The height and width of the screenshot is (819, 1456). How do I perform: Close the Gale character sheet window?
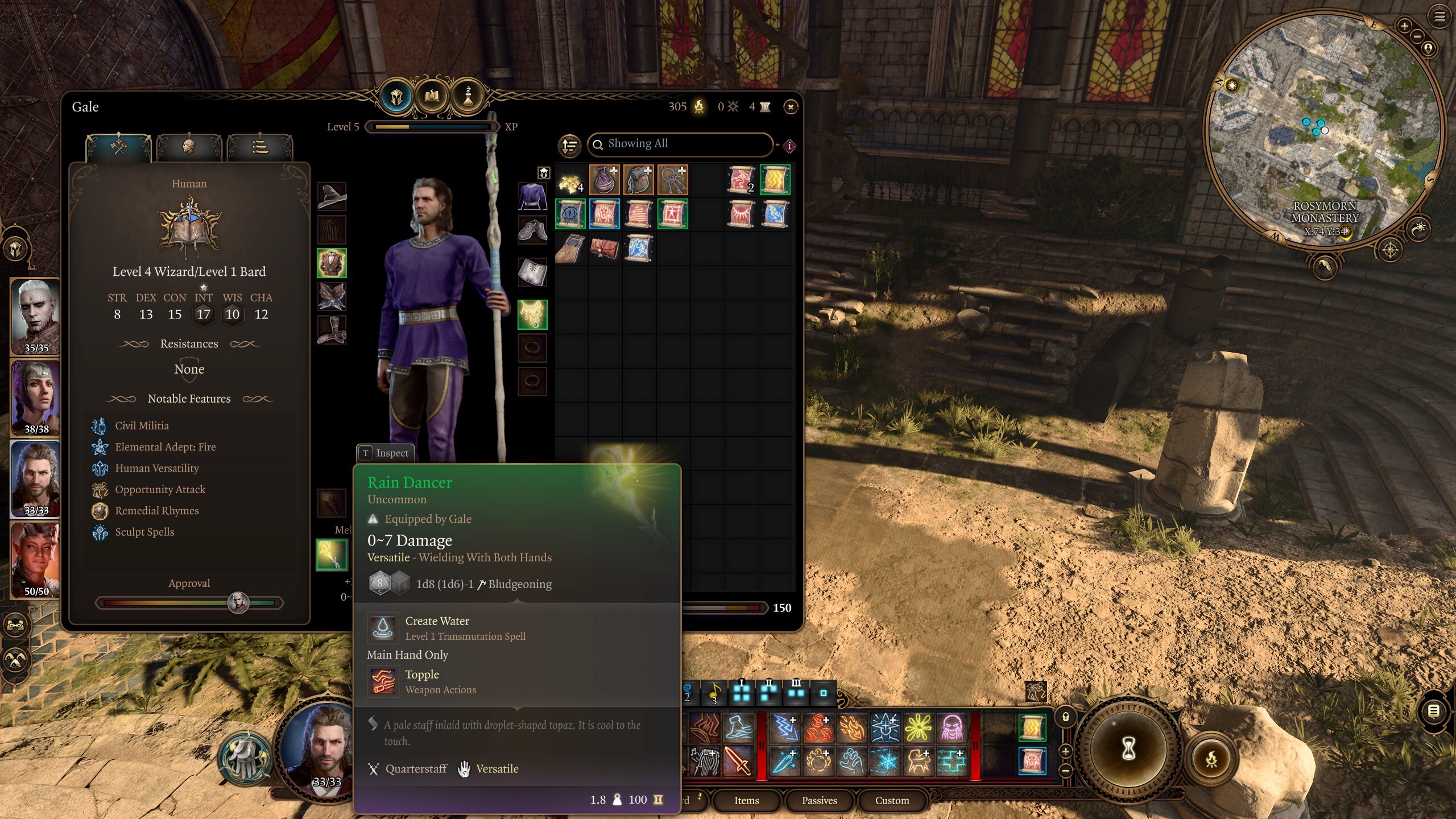coord(791,107)
